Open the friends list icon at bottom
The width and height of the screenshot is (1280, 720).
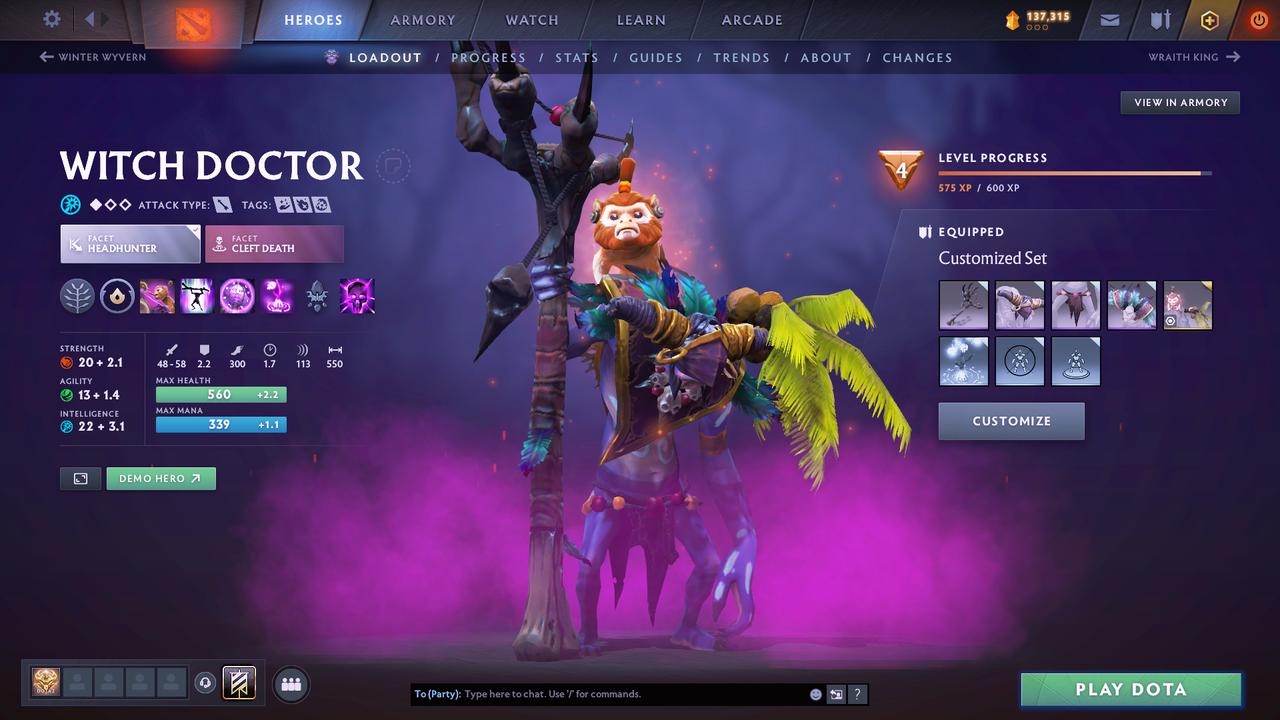[289, 683]
